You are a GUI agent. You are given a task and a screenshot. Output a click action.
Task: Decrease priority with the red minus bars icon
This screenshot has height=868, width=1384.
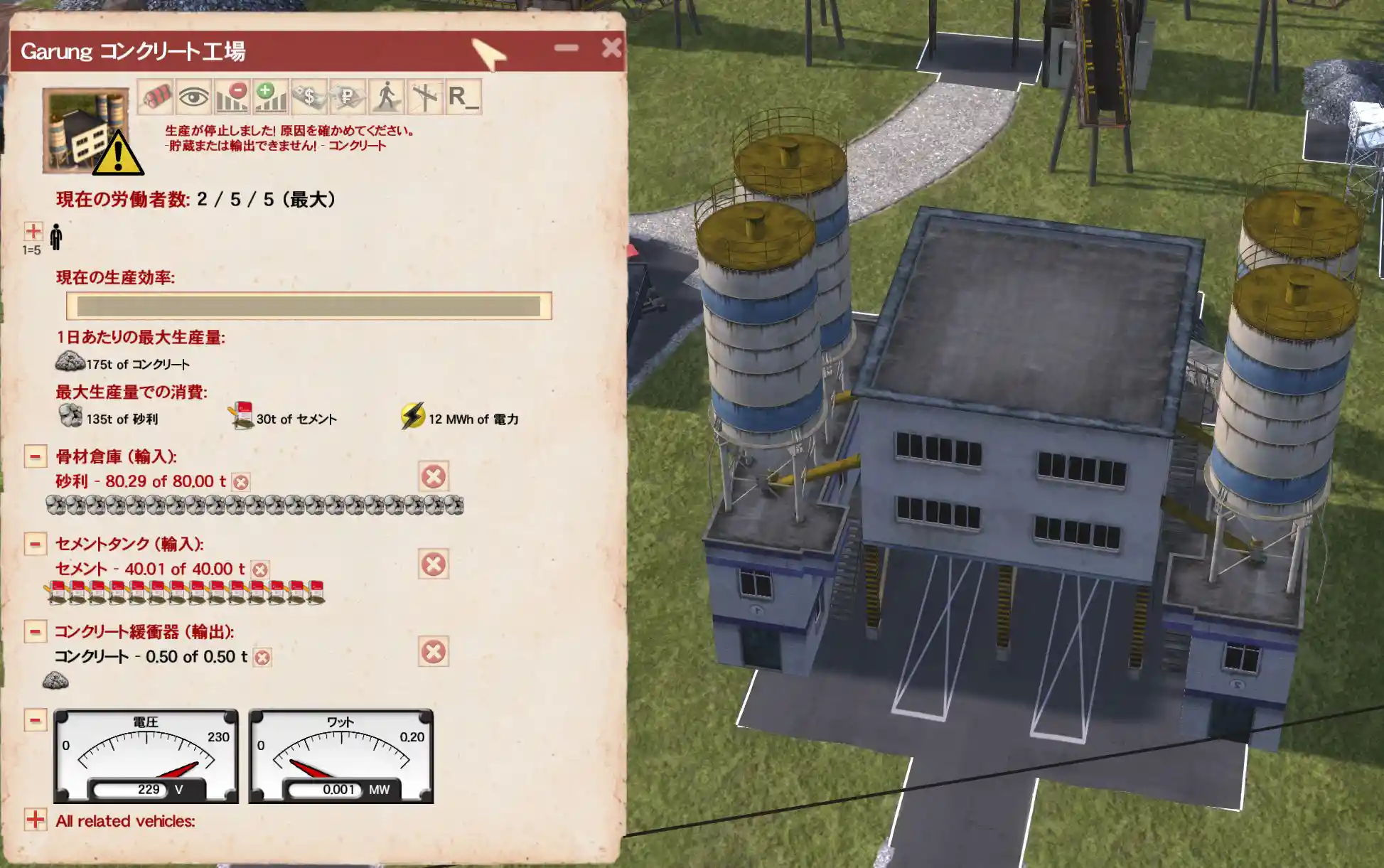tap(232, 97)
